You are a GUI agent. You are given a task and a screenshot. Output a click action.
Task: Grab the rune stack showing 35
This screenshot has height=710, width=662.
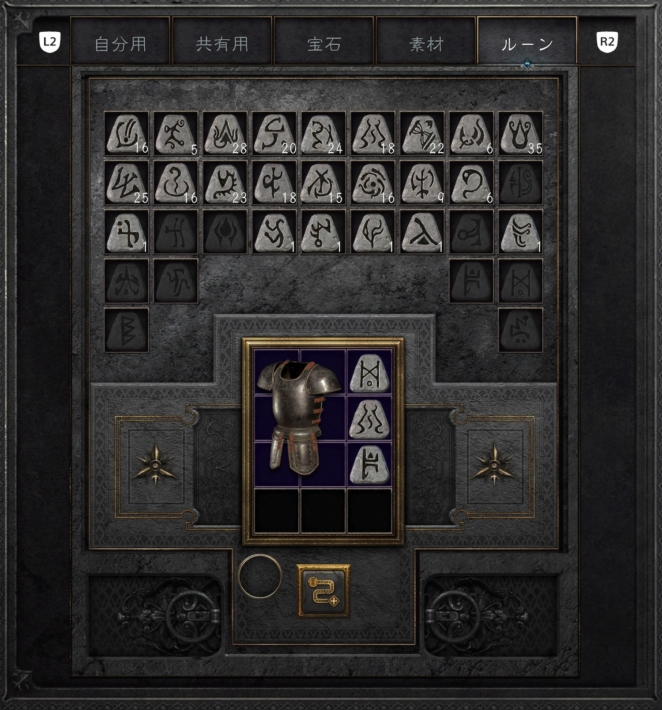click(x=520, y=132)
